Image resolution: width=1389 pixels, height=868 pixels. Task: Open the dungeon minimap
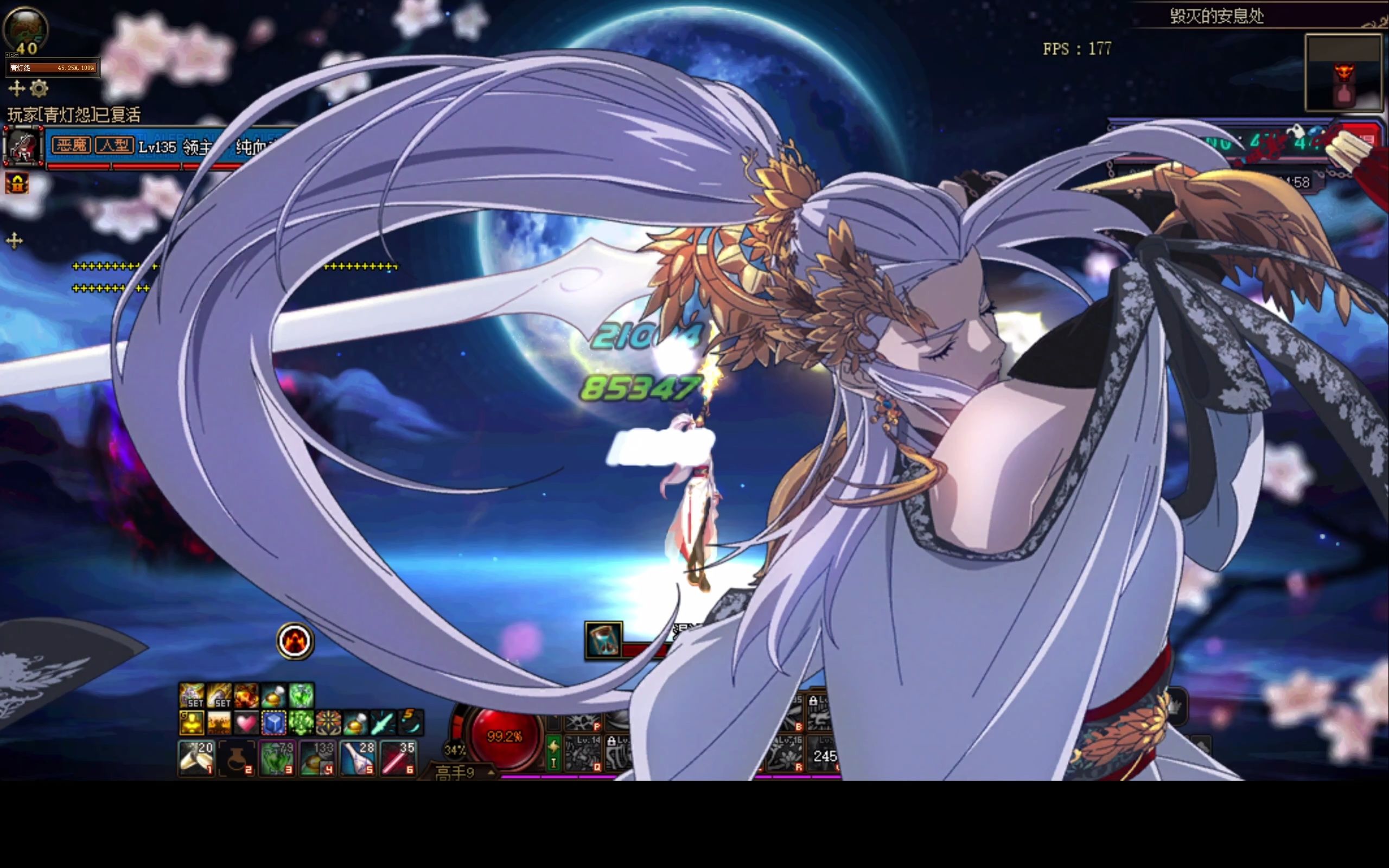click(1343, 72)
